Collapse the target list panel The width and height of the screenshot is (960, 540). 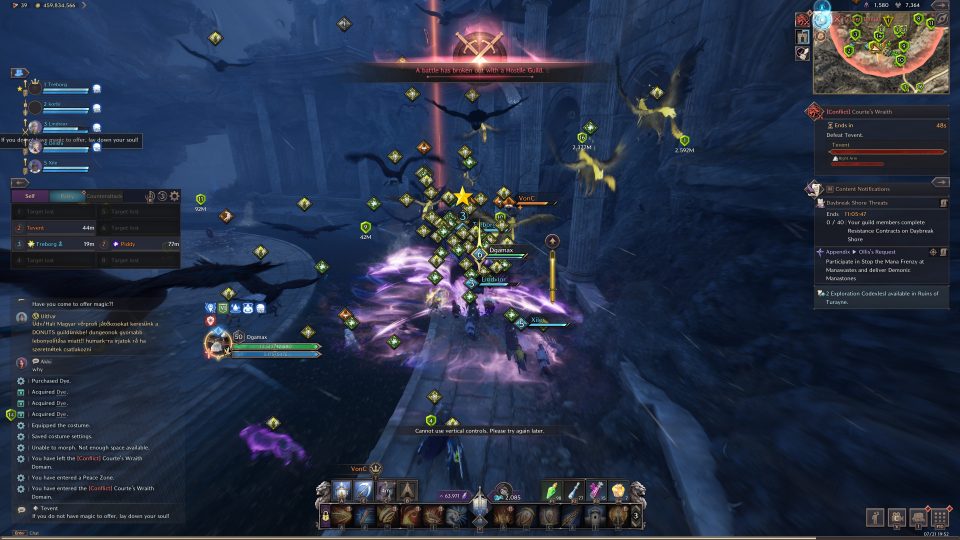(19, 182)
